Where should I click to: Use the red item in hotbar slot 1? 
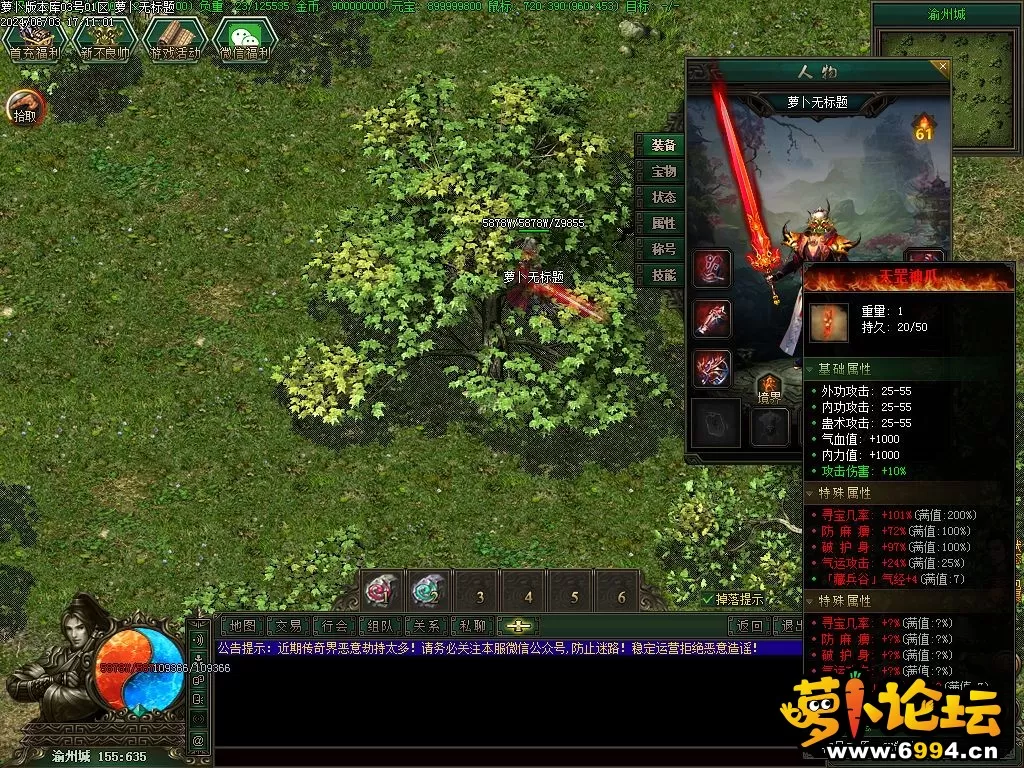pyautogui.click(x=381, y=590)
